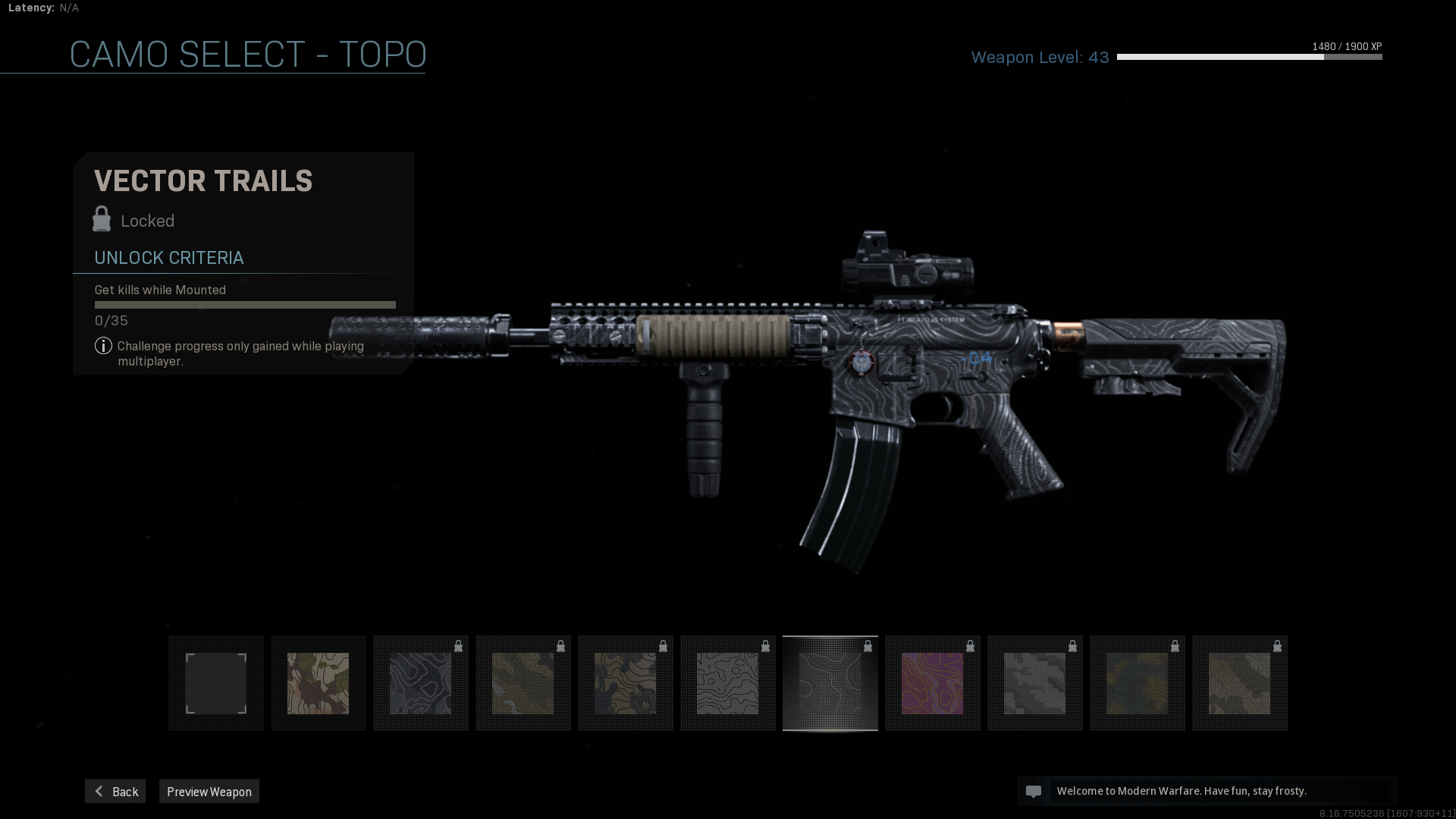Choose the light grey contour-line camo
Screen dimensions: 1456x819
[727, 683]
